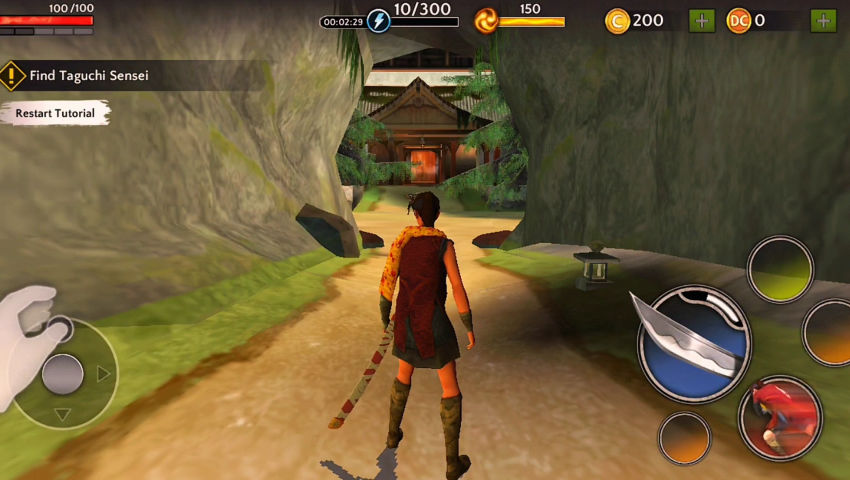850x480 pixels.
Task: Buy more DC currency with plus button
Action: 824,20
